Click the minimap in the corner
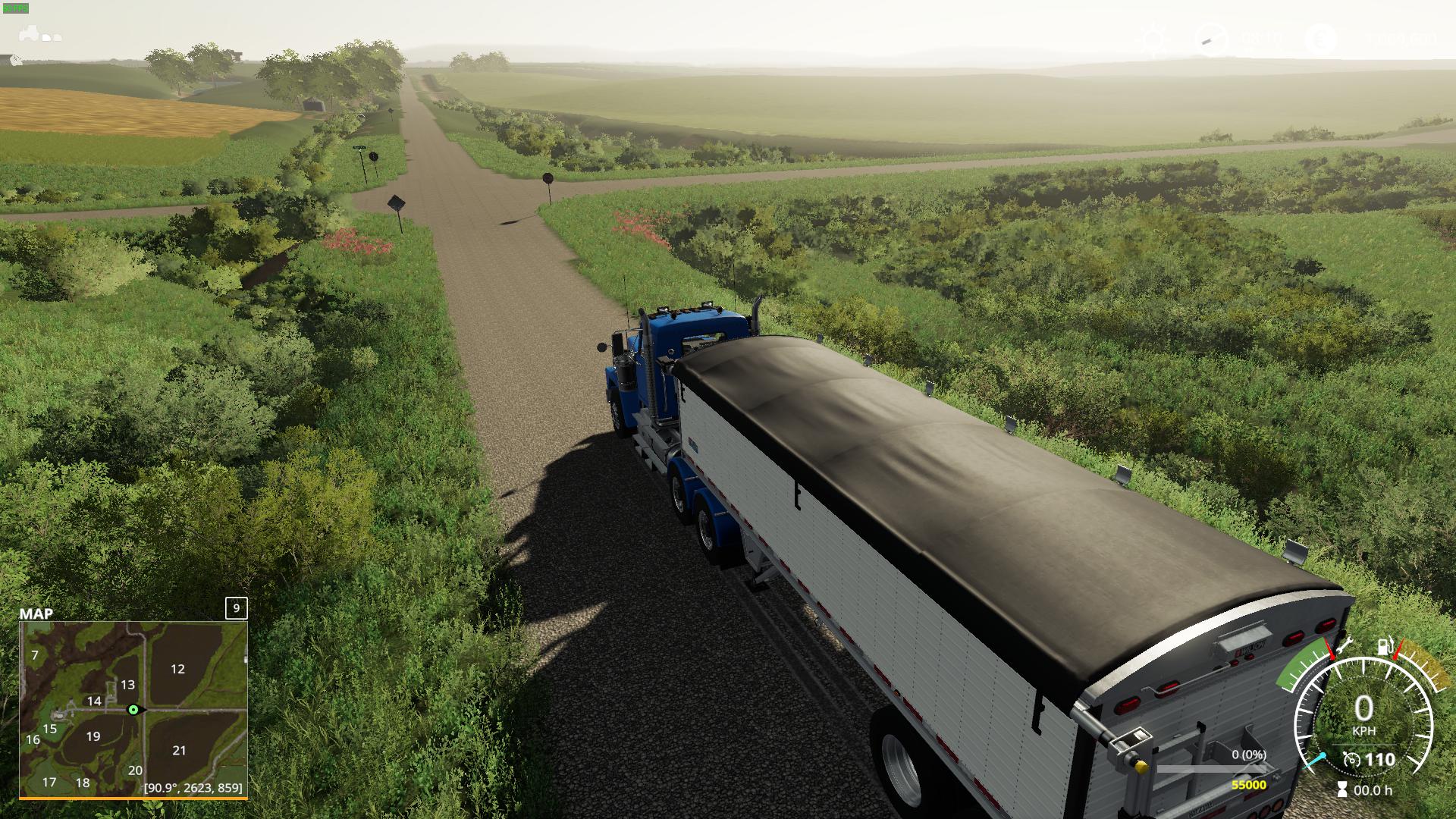The image size is (1456, 819). [x=133, y=710]
